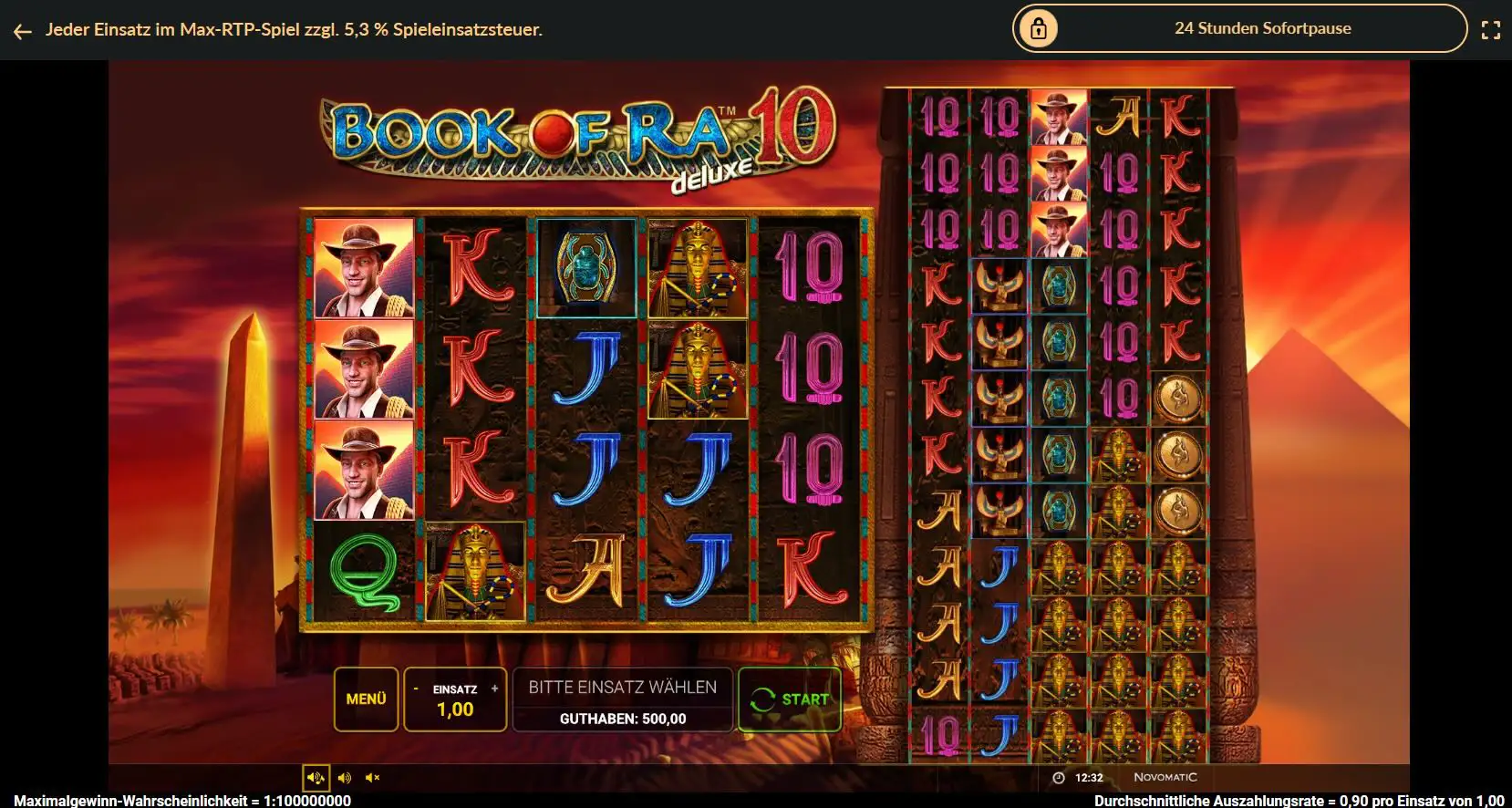Click the lock icon beside 24 Stunden Sofortpause
Screen dimensions: 1512x808
click(x=1040, y=28)
